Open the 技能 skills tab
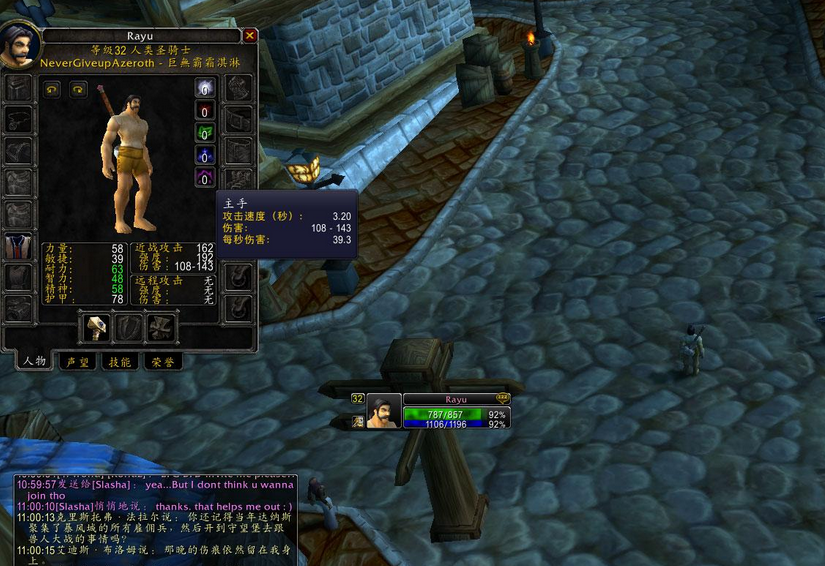The image size is (825, 566). coord(118,362)
